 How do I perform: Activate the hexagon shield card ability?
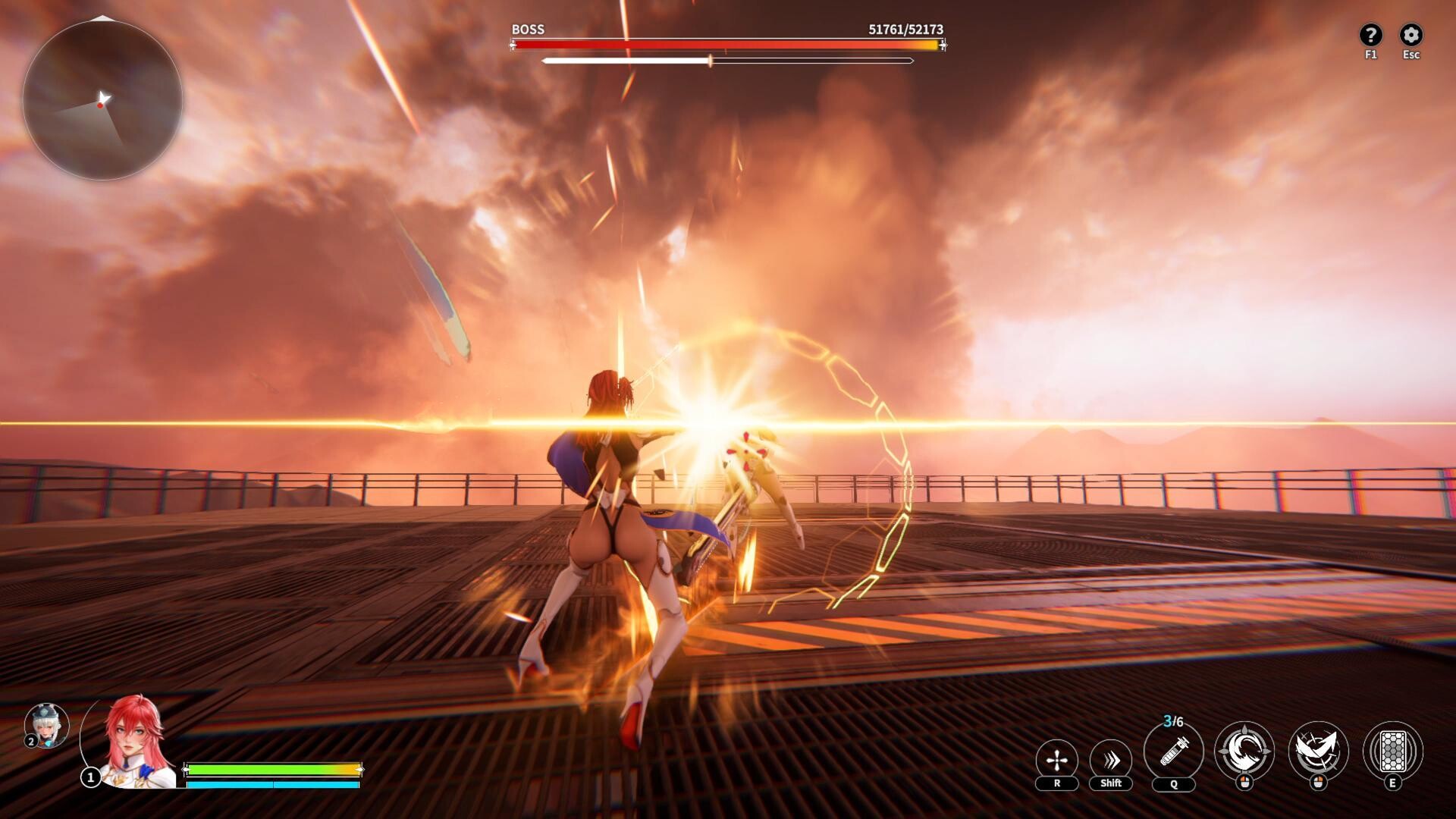(1392, 751)
